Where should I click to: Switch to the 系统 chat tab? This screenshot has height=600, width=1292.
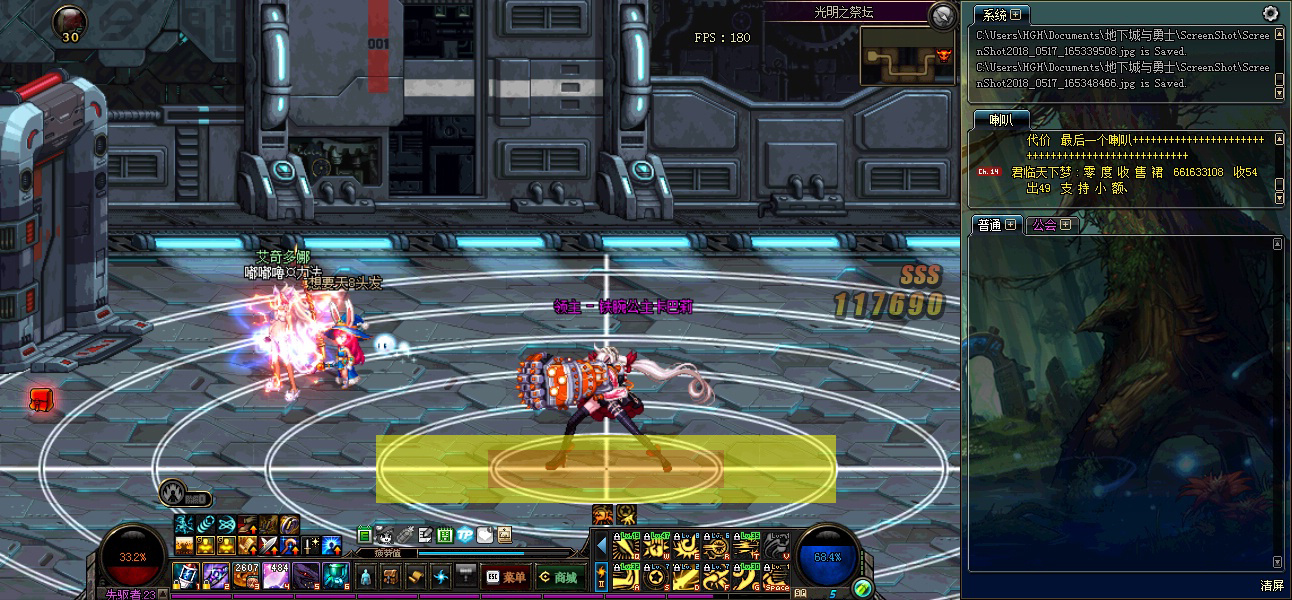click(1001, 15)
